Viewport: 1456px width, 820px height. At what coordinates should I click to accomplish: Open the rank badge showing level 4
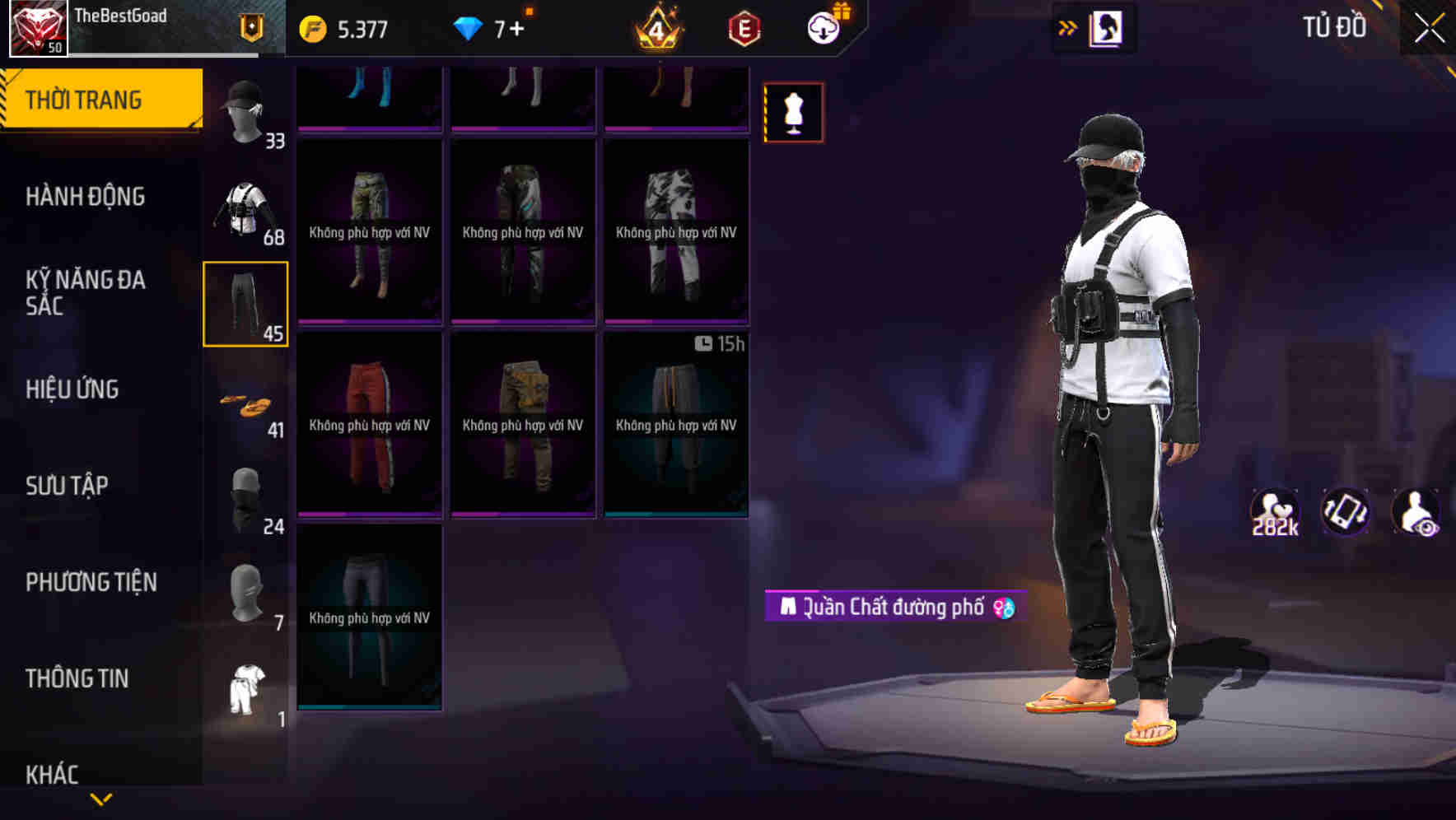coord(655,27)
